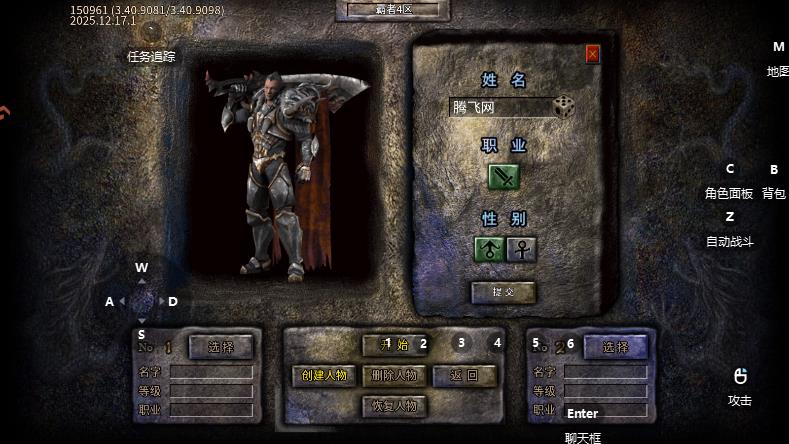Submit the new character with 提交
Image resolution: width=789 pixels, height=444 pixels.
point(503,292)
